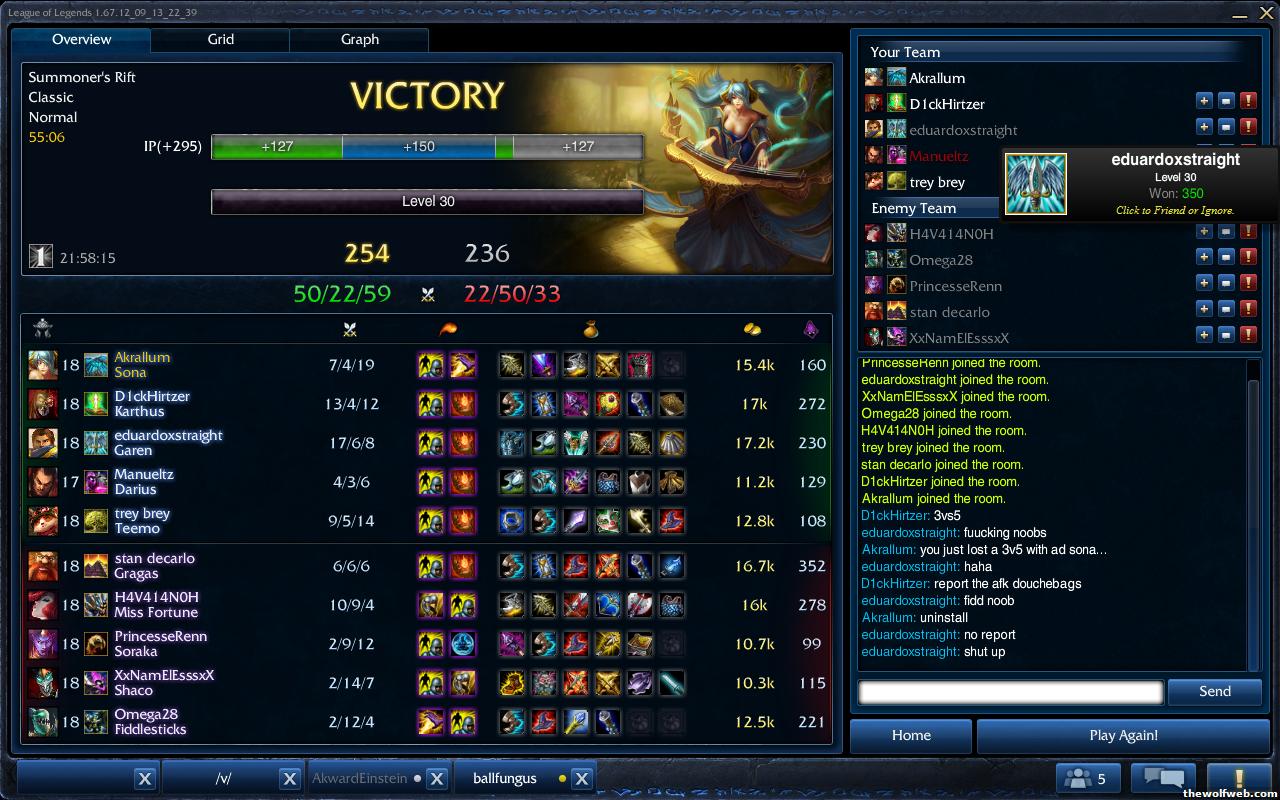
Task: Close the ballfungus chat tab
Action: pyautogui.click(x=582, y=778)
